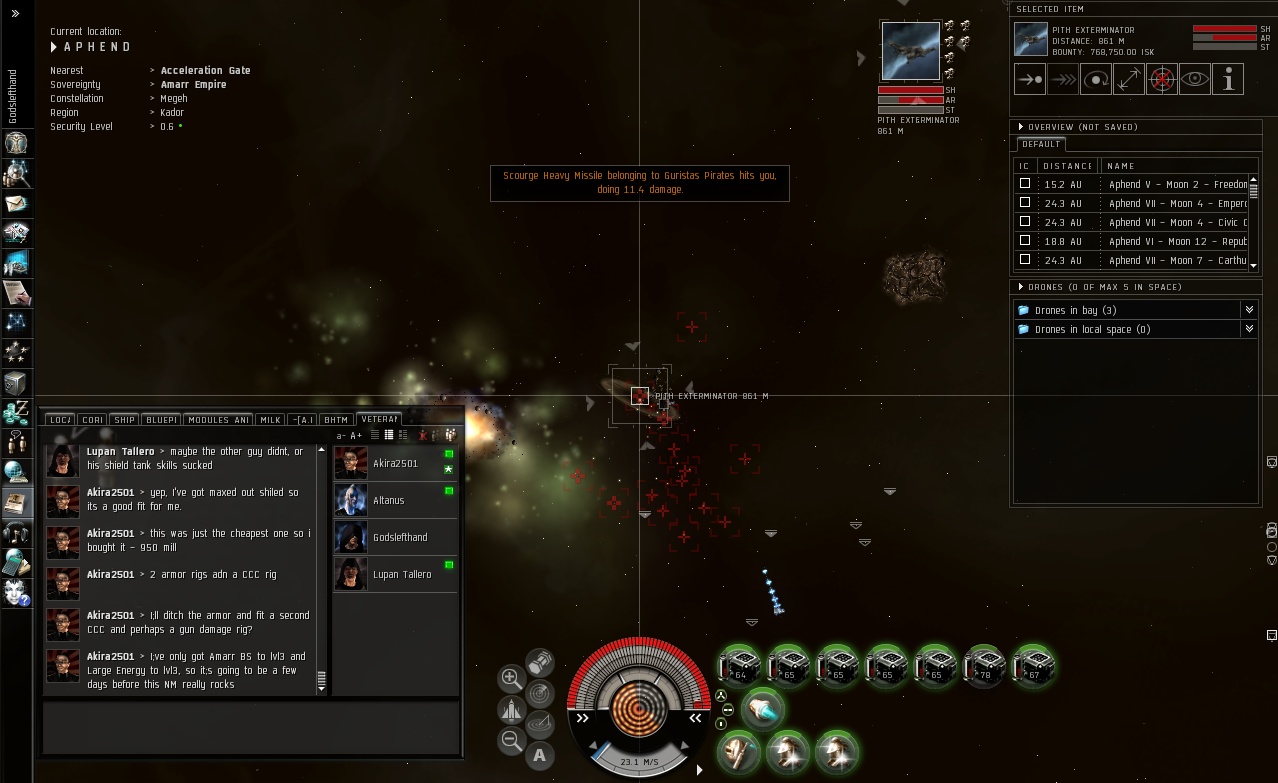Zoom in with the magnifier plus button
1278x783 pixels.
pos(511,678)
